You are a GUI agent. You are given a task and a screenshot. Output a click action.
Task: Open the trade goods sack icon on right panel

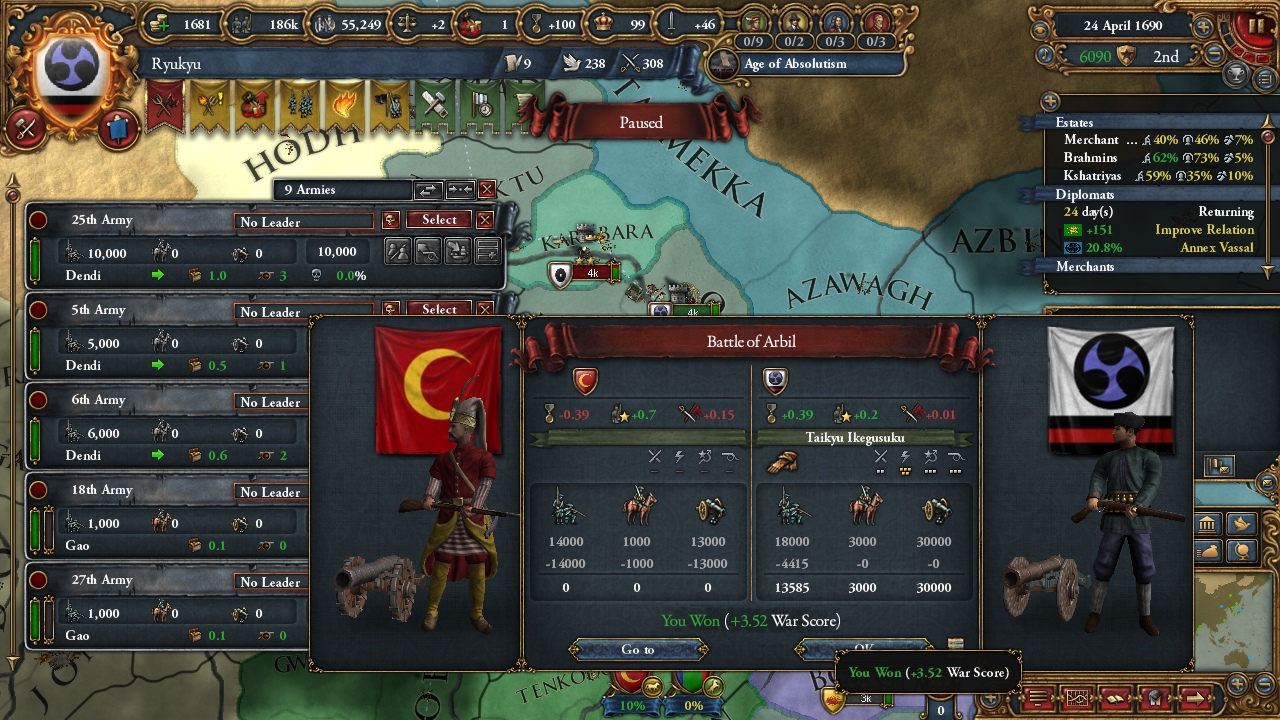click(x=1209, y=552)
